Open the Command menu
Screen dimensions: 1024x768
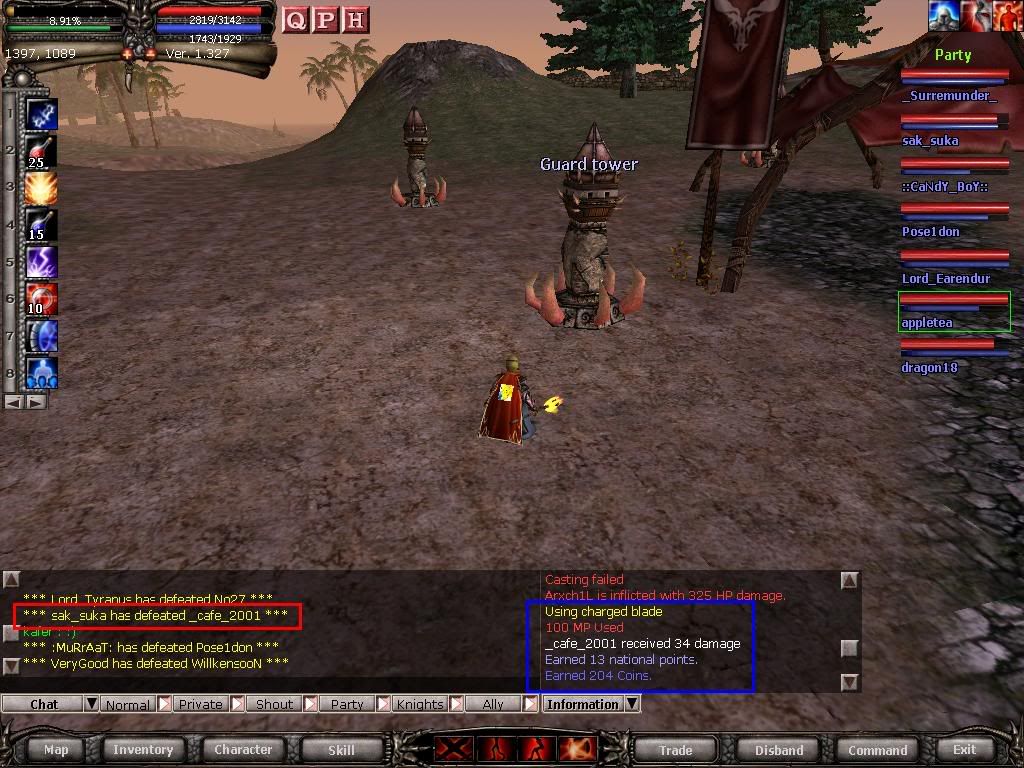click(x=877, y=750)
